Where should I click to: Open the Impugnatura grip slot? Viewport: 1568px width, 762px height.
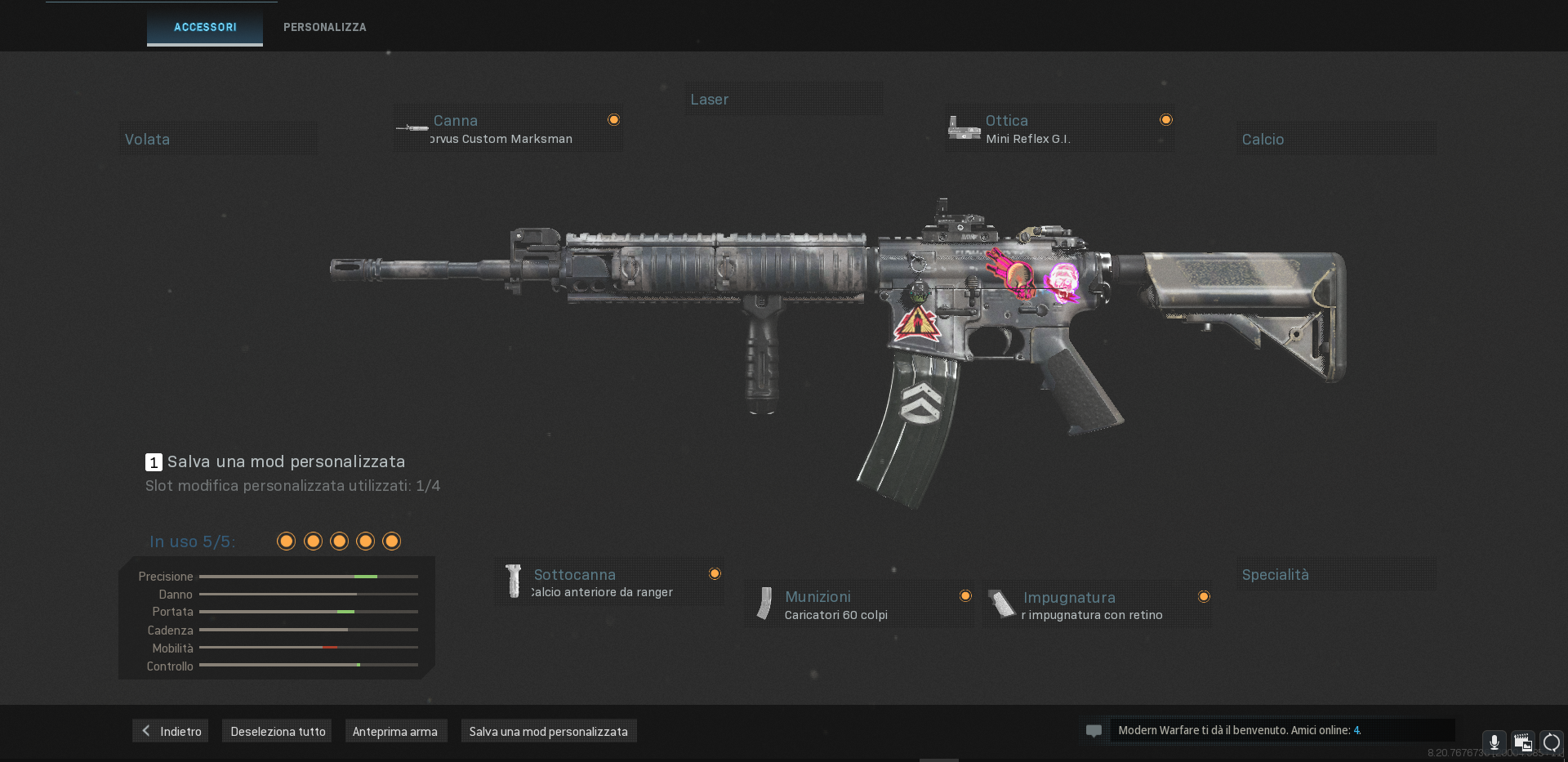(1097, 605)
